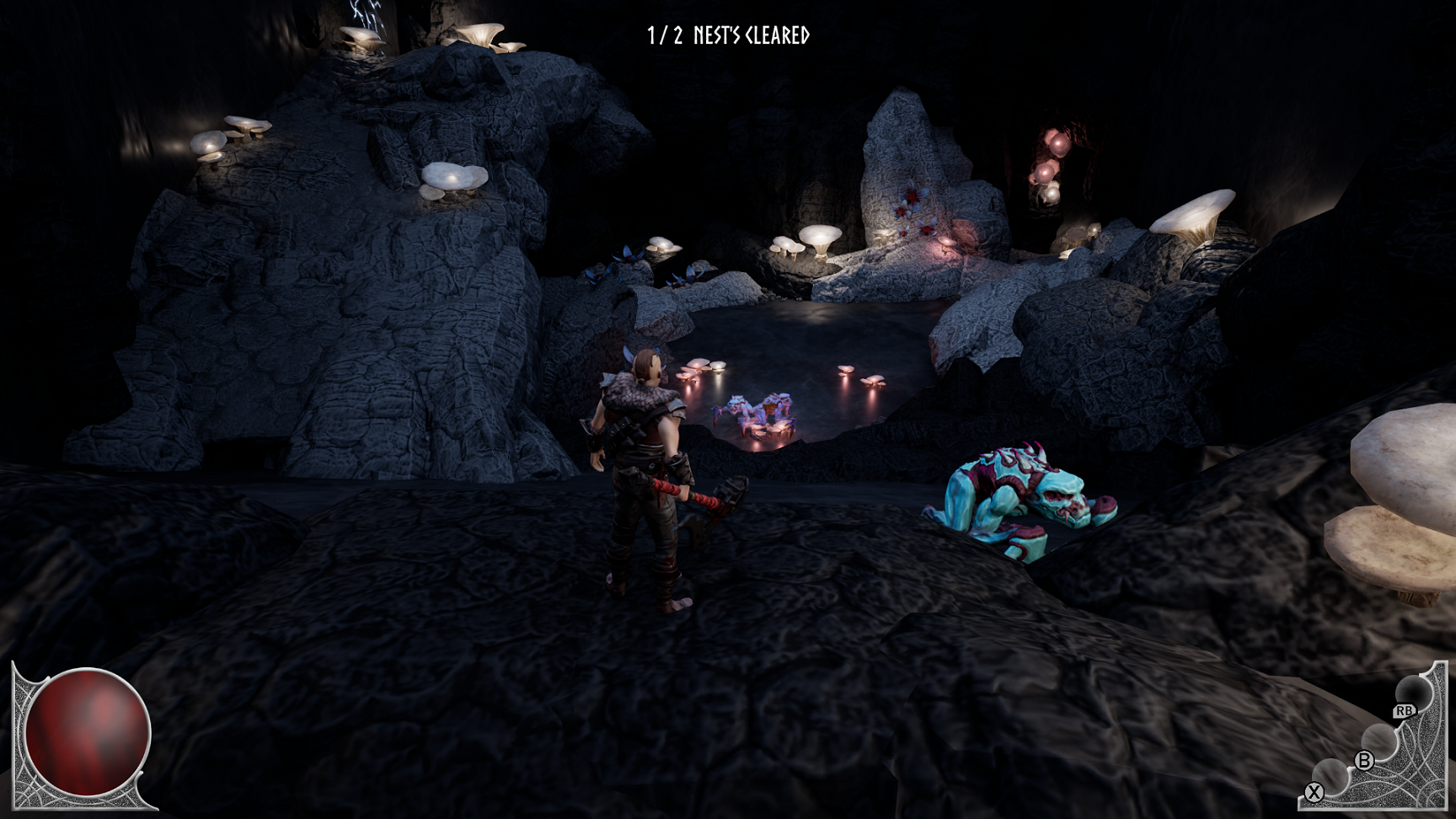Image resolution: width=1456 pixels, height=819 pixels.
Task: Click the ability orb labeled X
Action: pos(1330,774)
